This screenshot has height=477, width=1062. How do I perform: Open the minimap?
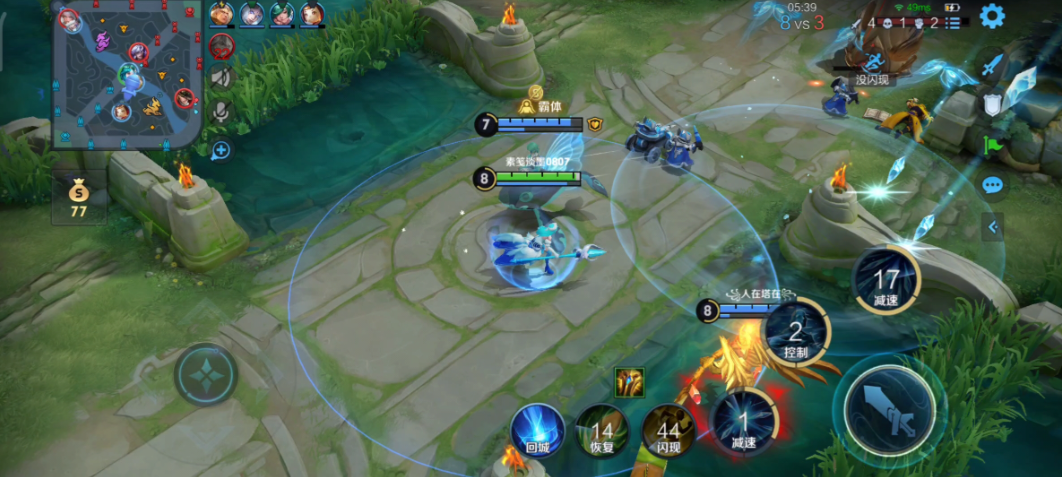pyautogui.click(x=127, y=75)
